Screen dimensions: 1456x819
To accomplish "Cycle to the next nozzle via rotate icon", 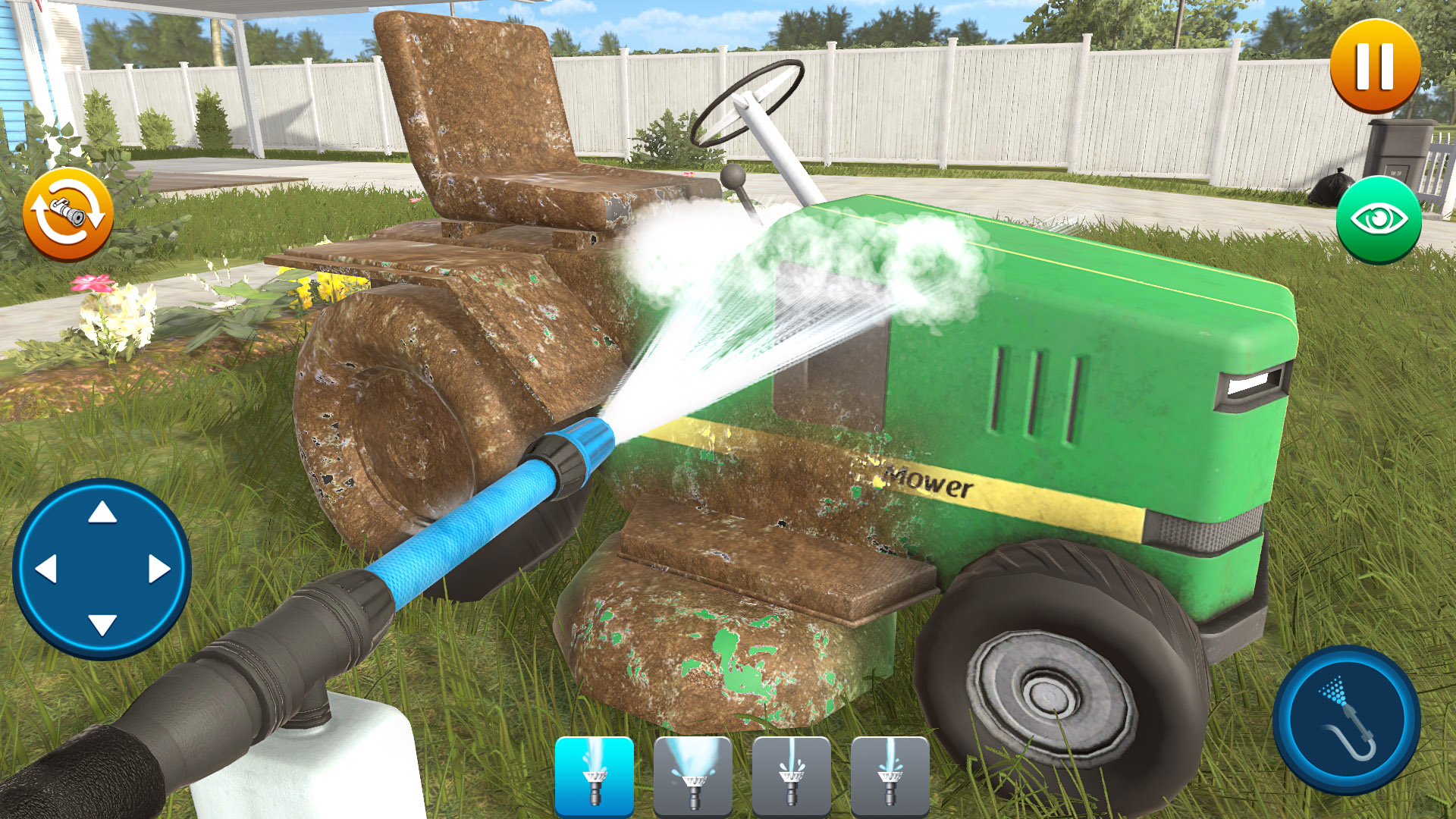I will [70, 215].
